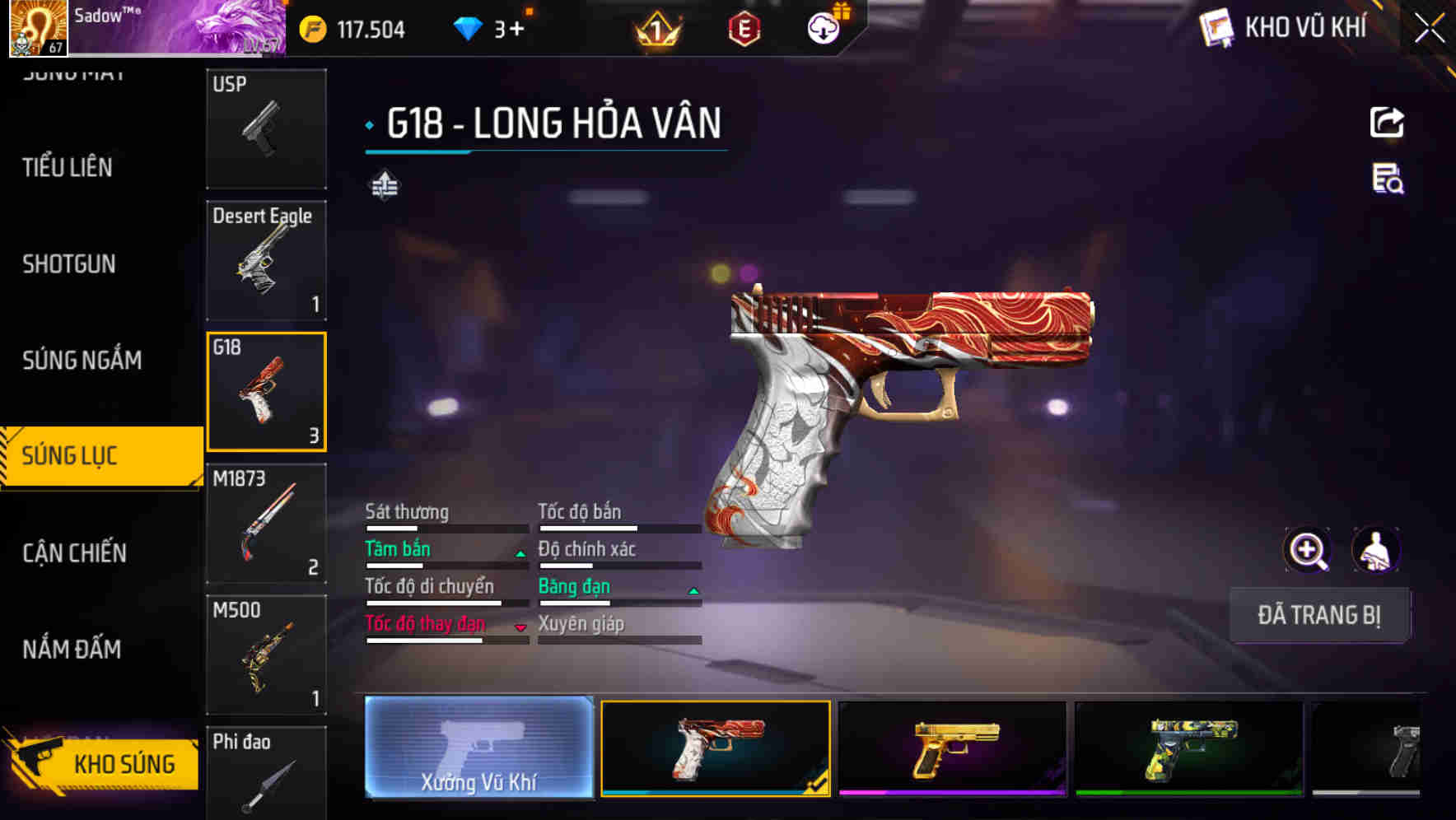Select the Desert Eagle weapon thumbnail
1456x820 pixels.
point(265,259)
